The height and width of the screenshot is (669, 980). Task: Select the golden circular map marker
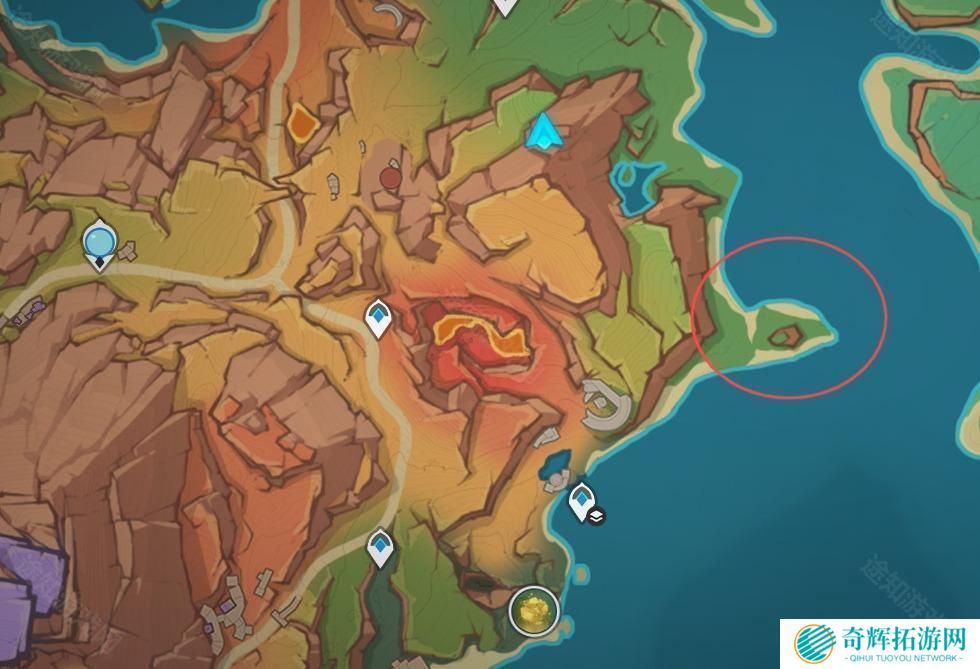click(532, 610)
